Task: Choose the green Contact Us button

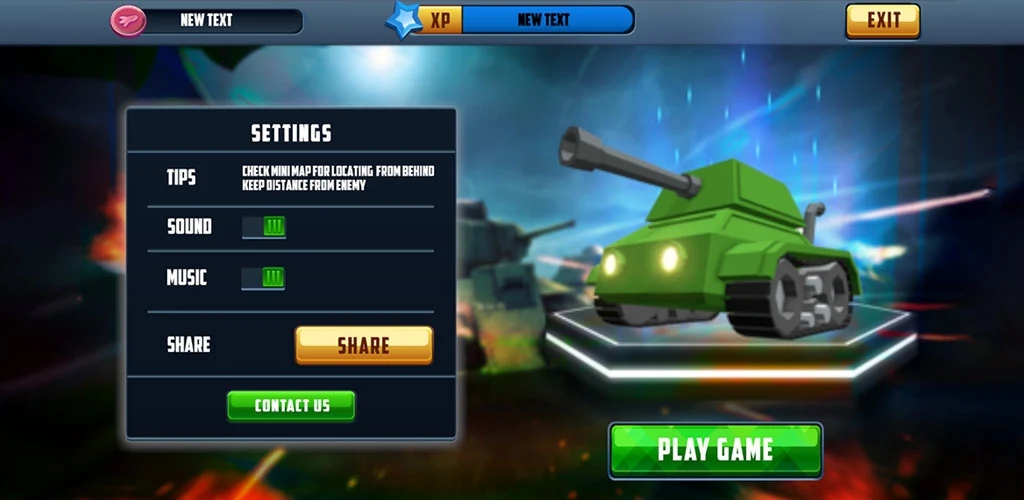Action: [x=291, y=405]
